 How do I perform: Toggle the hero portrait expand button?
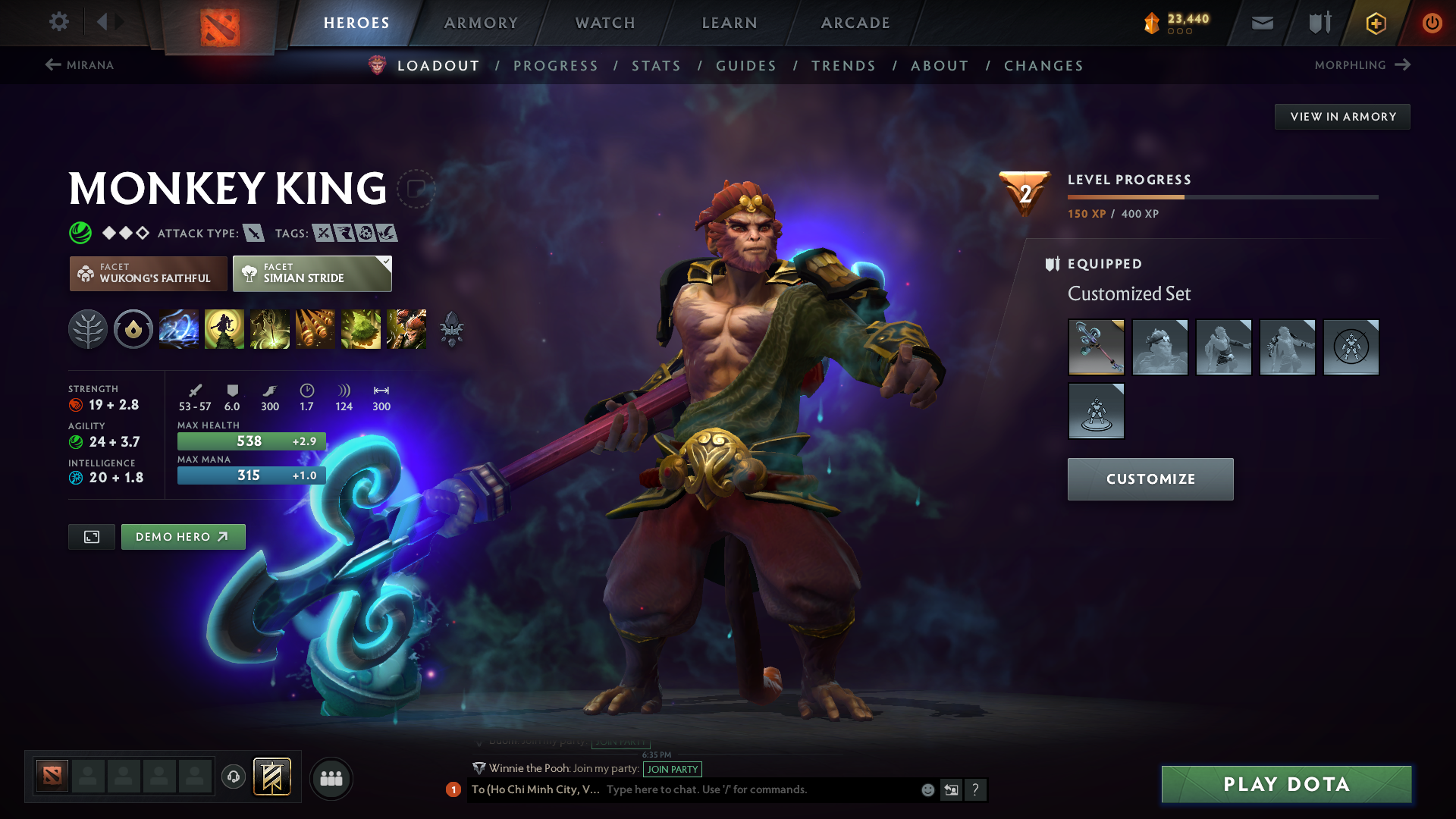pyautogui.click(x=91, y=536)
